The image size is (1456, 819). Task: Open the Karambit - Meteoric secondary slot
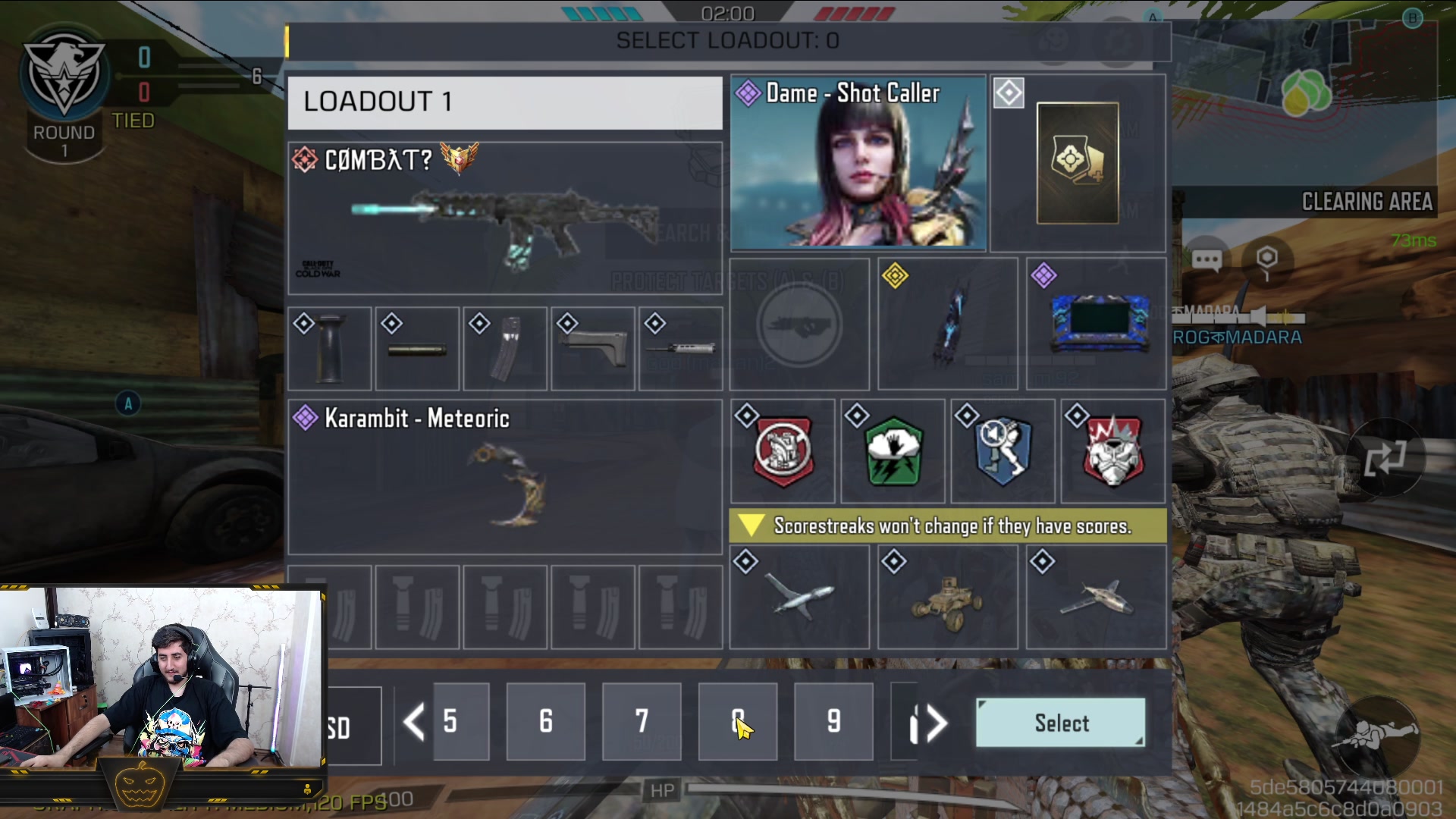click(x=504, y=477)
